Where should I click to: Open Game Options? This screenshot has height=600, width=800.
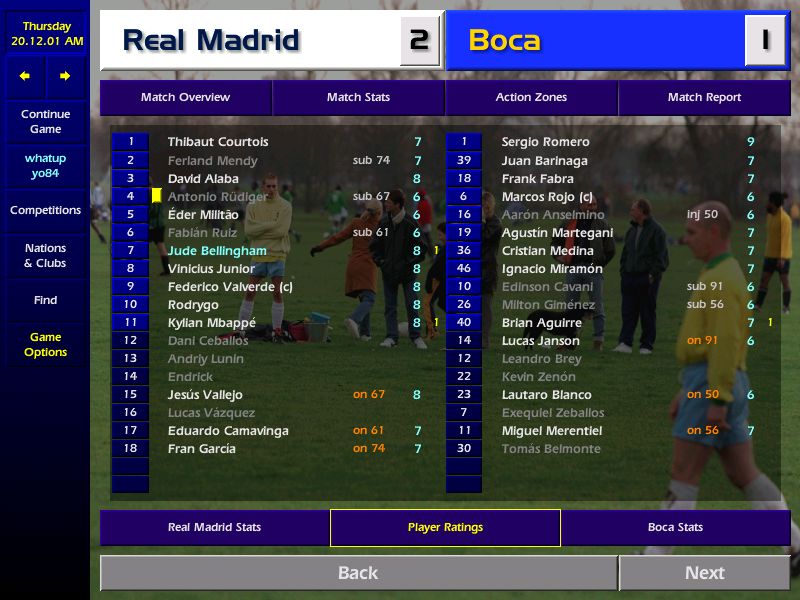(x=45, y=344)
